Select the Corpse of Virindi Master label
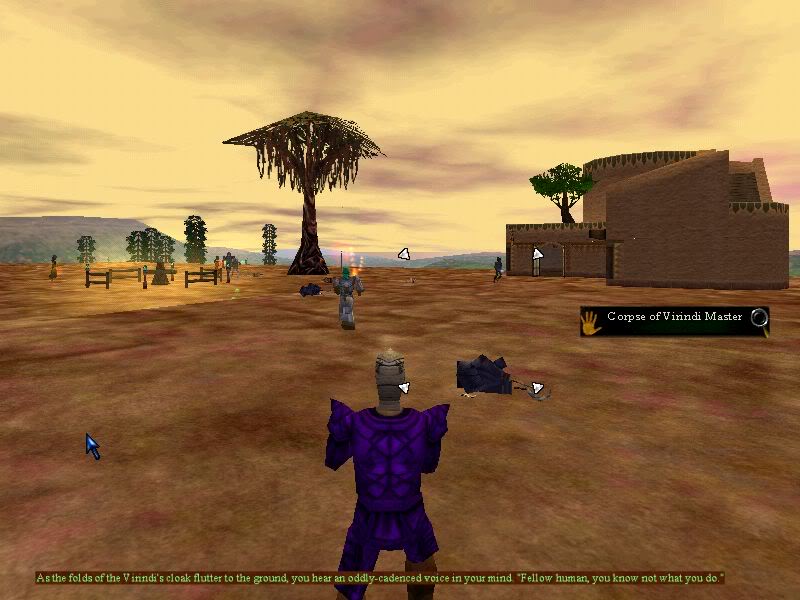 674,318
